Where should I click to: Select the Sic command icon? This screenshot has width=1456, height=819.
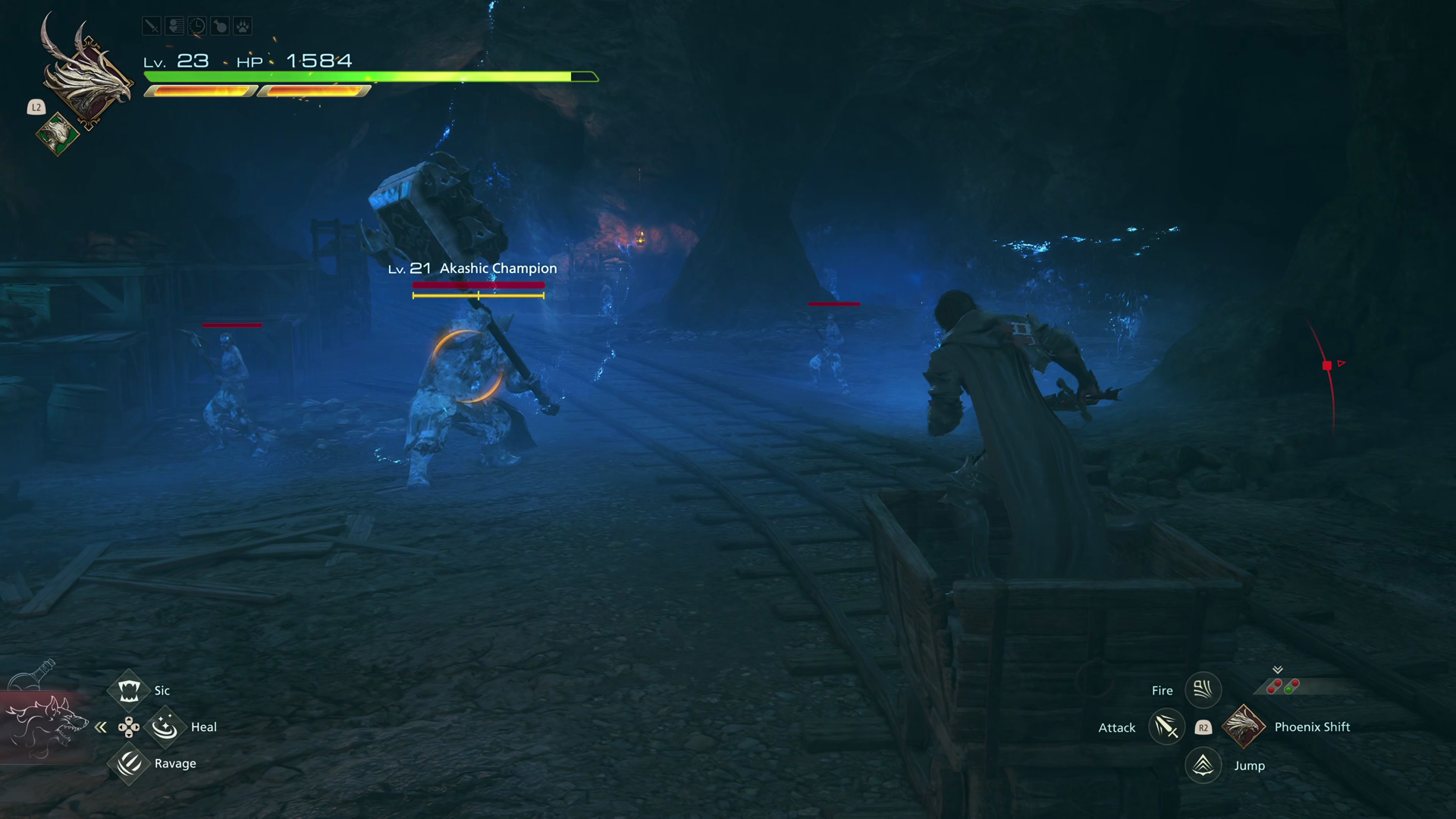click(129, 690)
